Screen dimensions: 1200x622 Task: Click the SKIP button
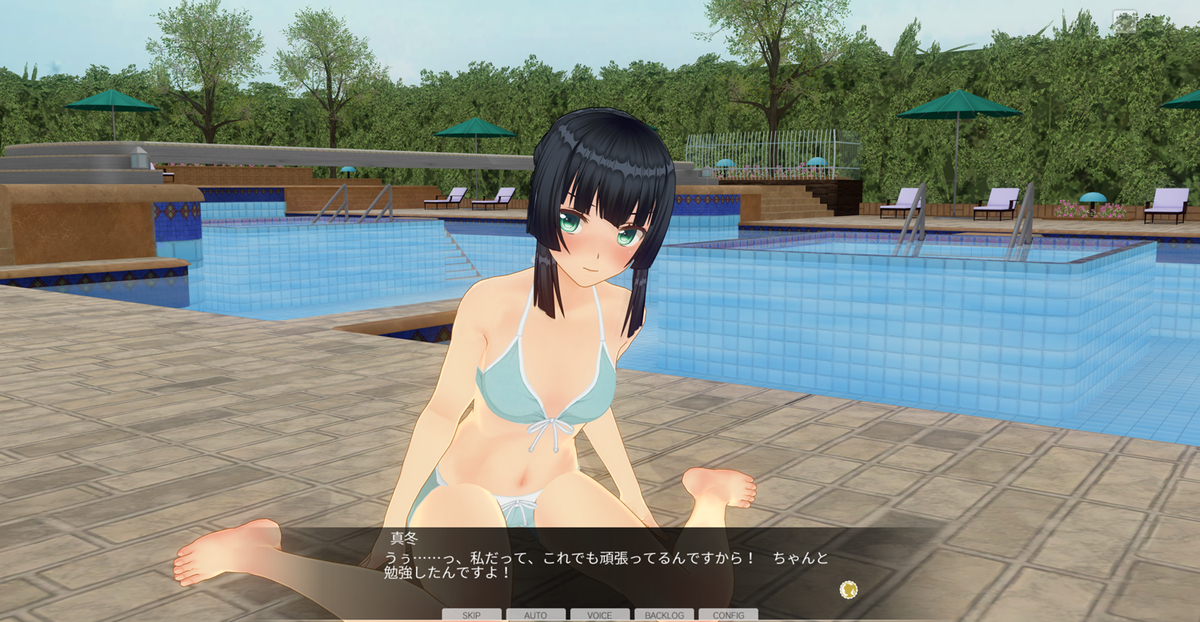471,615
